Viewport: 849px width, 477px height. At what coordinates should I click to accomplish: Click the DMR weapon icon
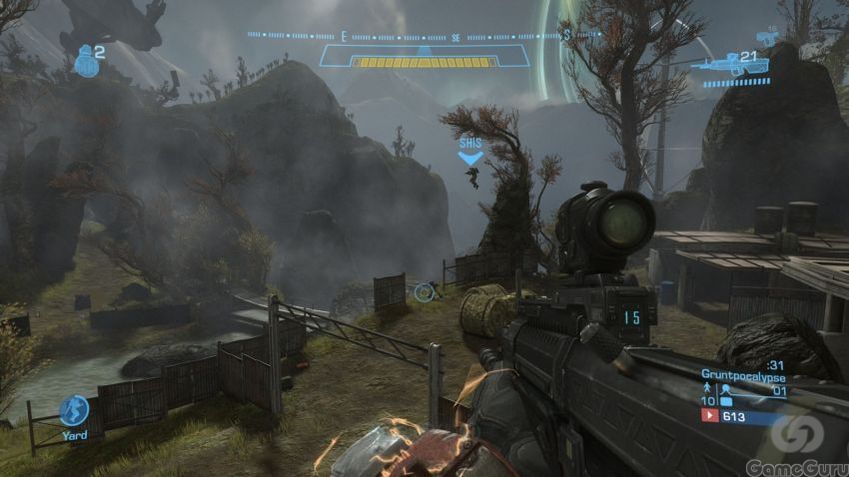pos(735,66)
